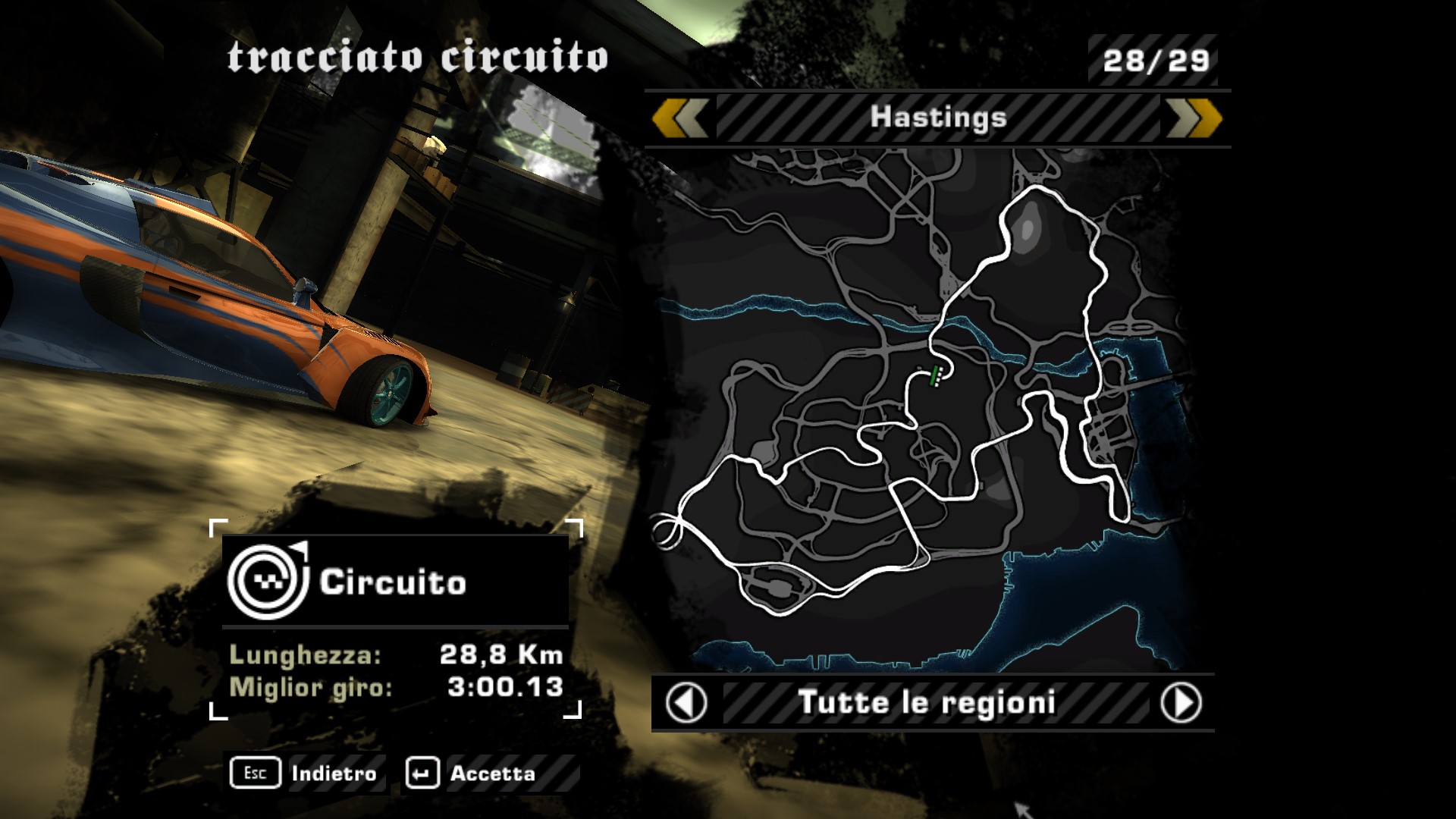
Task: Click the Hastings track name bar
Action: pos(938,118)
